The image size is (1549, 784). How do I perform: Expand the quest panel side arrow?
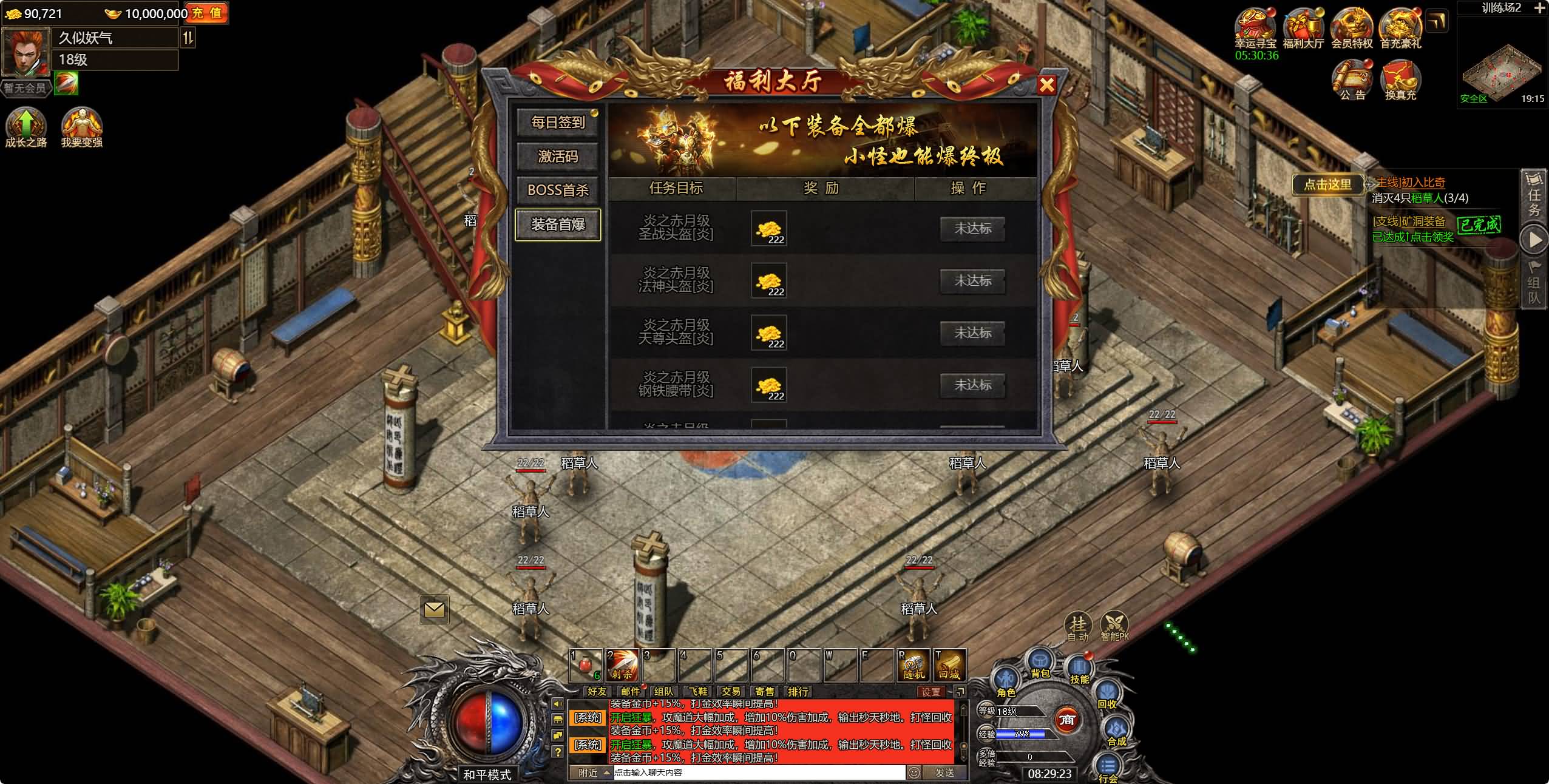1536,240
